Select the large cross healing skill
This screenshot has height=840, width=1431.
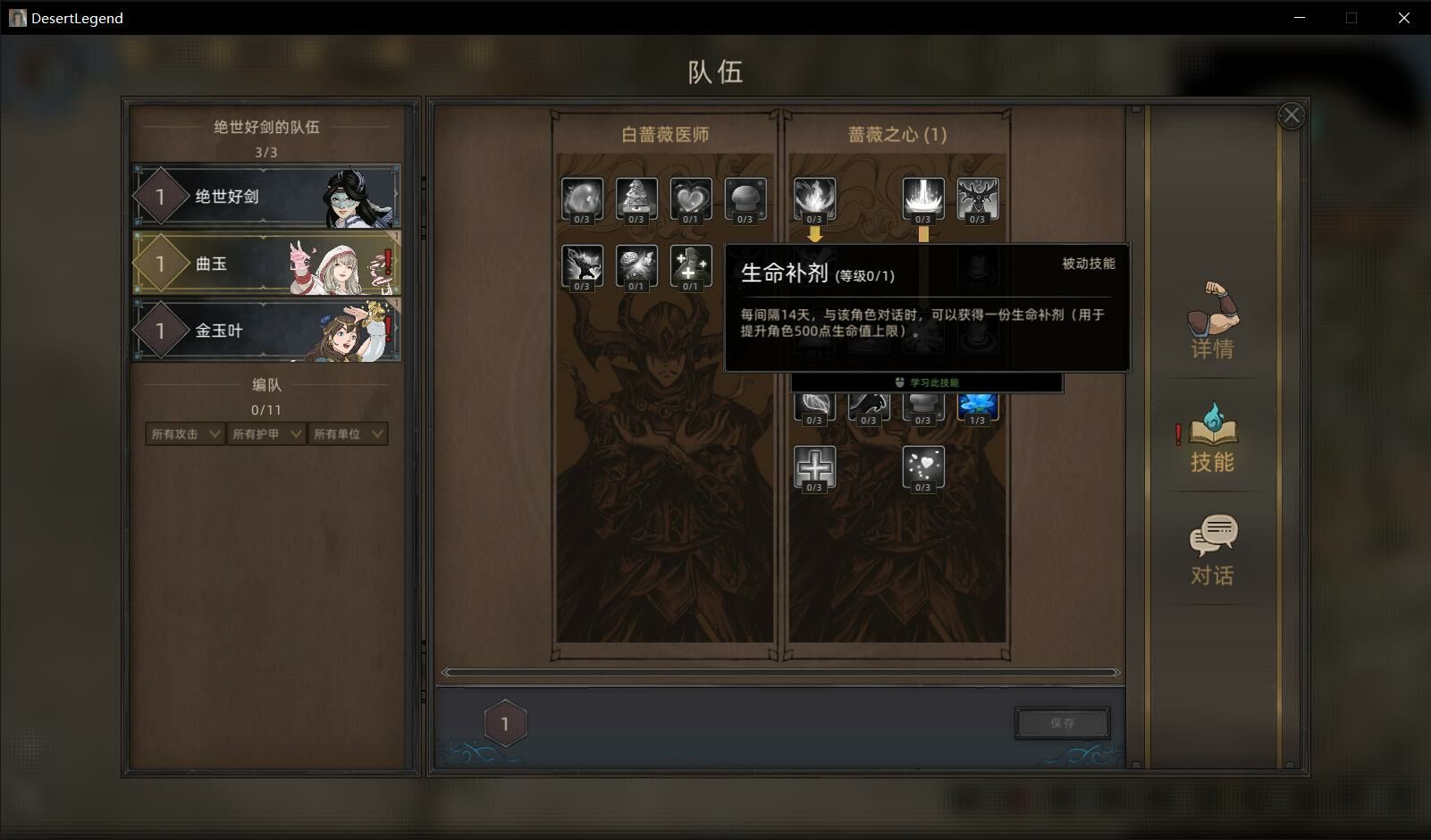coord(814,466)
